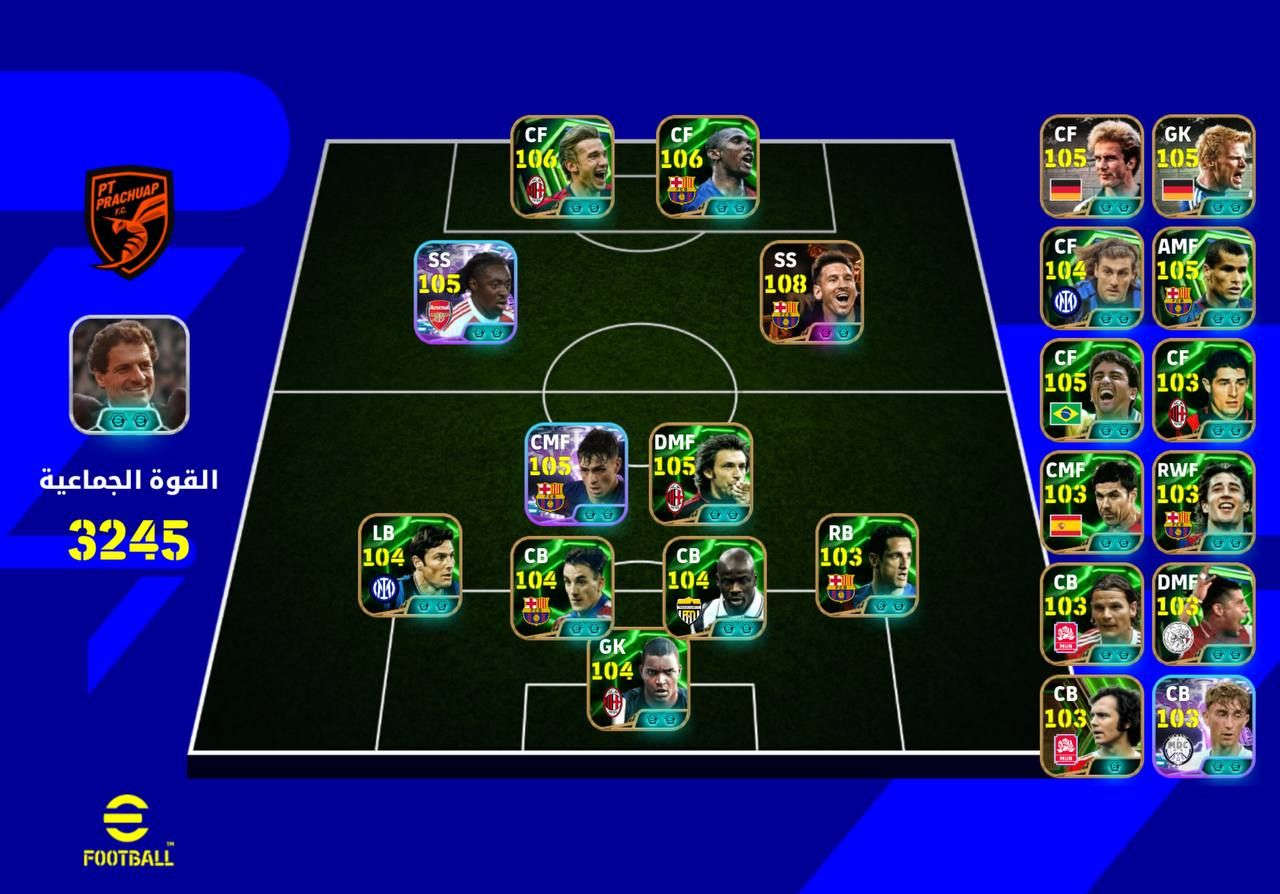This screenshot has height=894, width=1280.
Task: Pick the CF 106 Barcelona striker card
Action: (x=707, y=167)
